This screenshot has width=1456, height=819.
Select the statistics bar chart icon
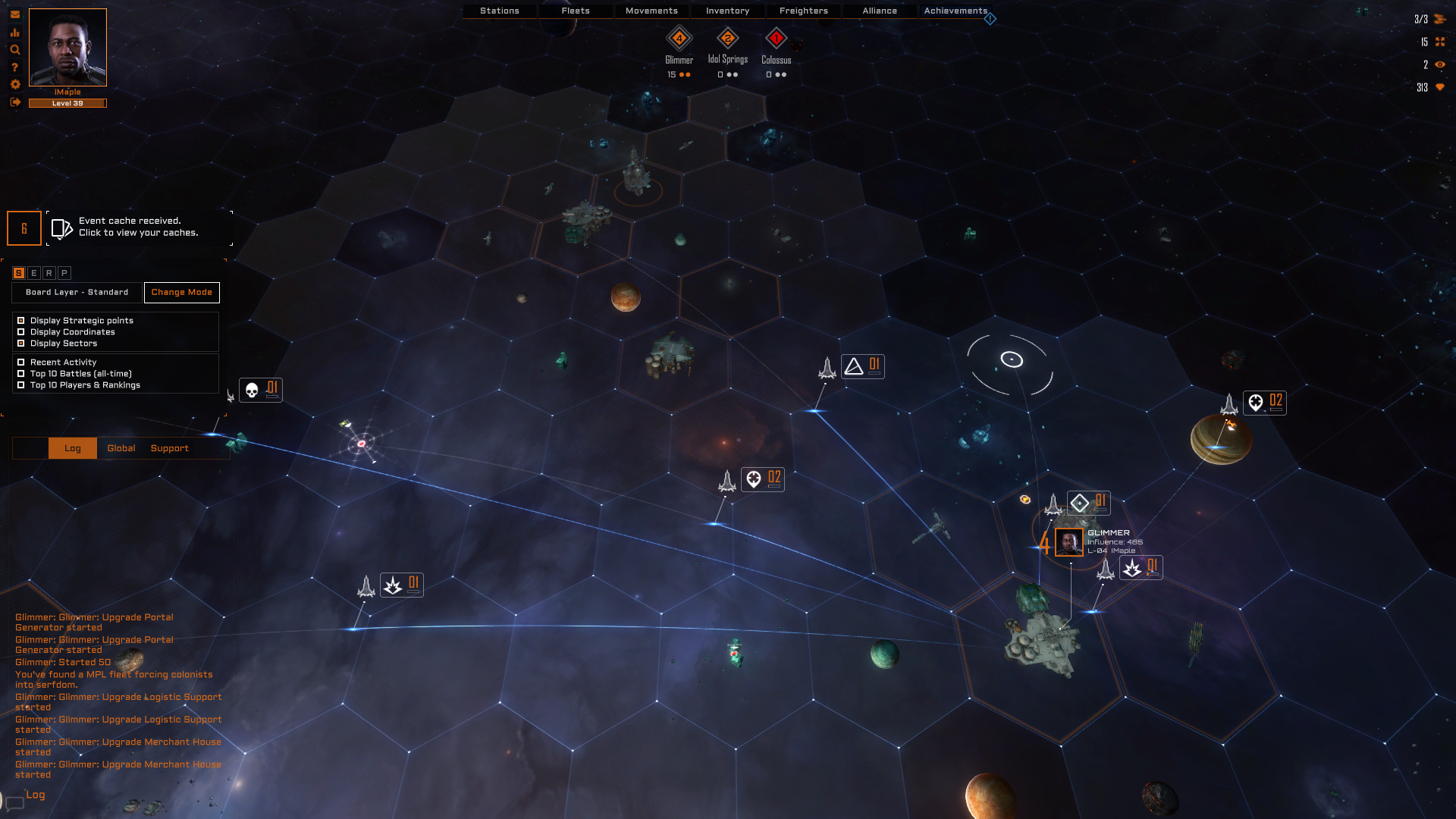[x=14, y=33]
